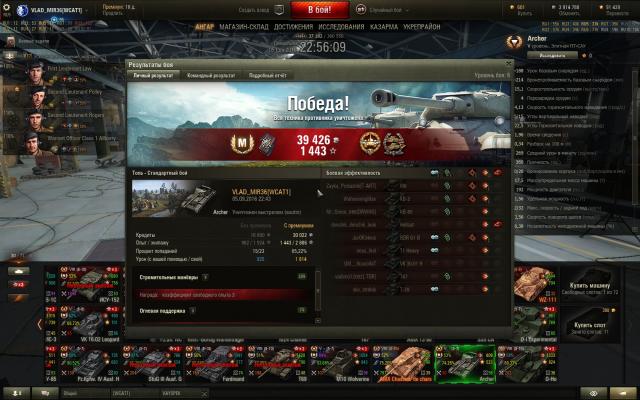
Task: Select the AMX Chasseur de chars tank
Action: (x=410, y=365)
